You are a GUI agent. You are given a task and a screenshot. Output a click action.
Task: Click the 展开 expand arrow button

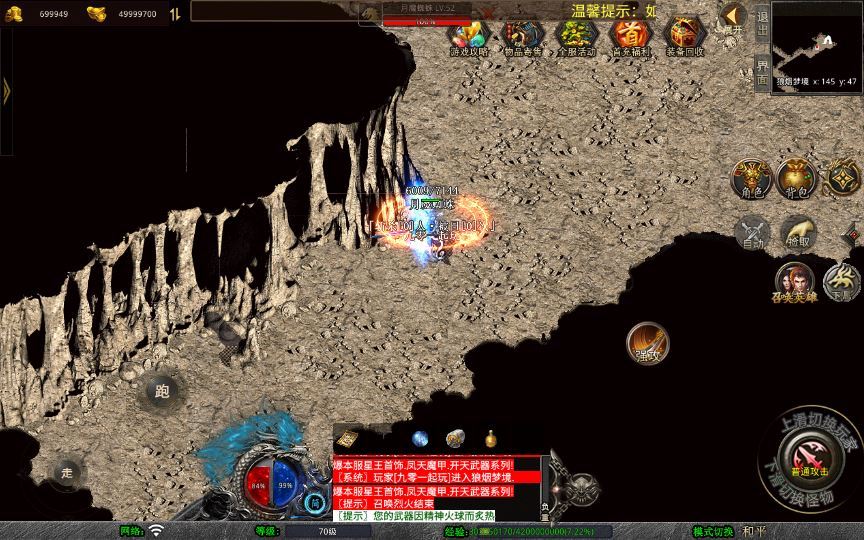click(x=734, y=17)
